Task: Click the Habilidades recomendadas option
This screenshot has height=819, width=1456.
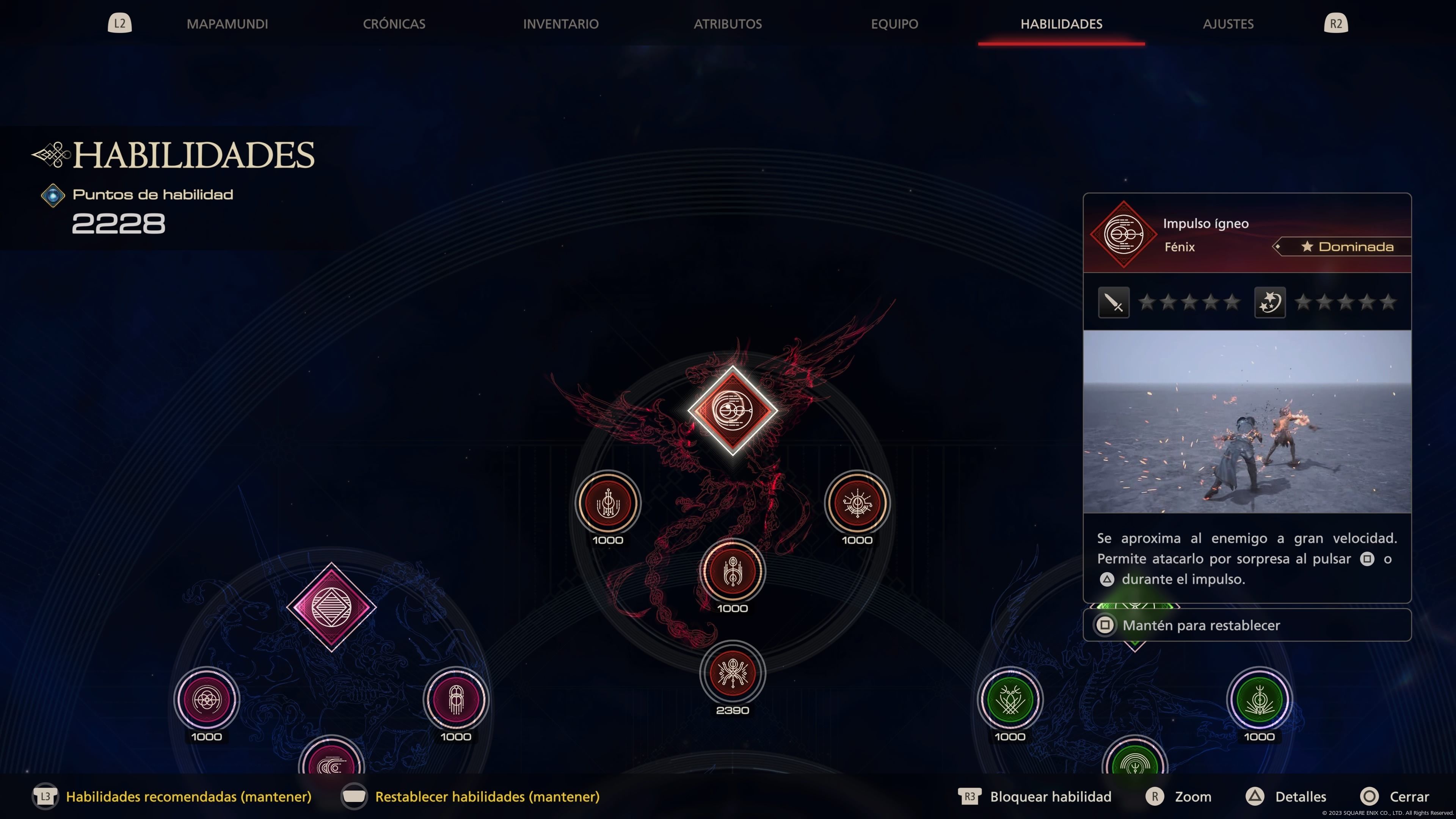Action: click(188, 796)
